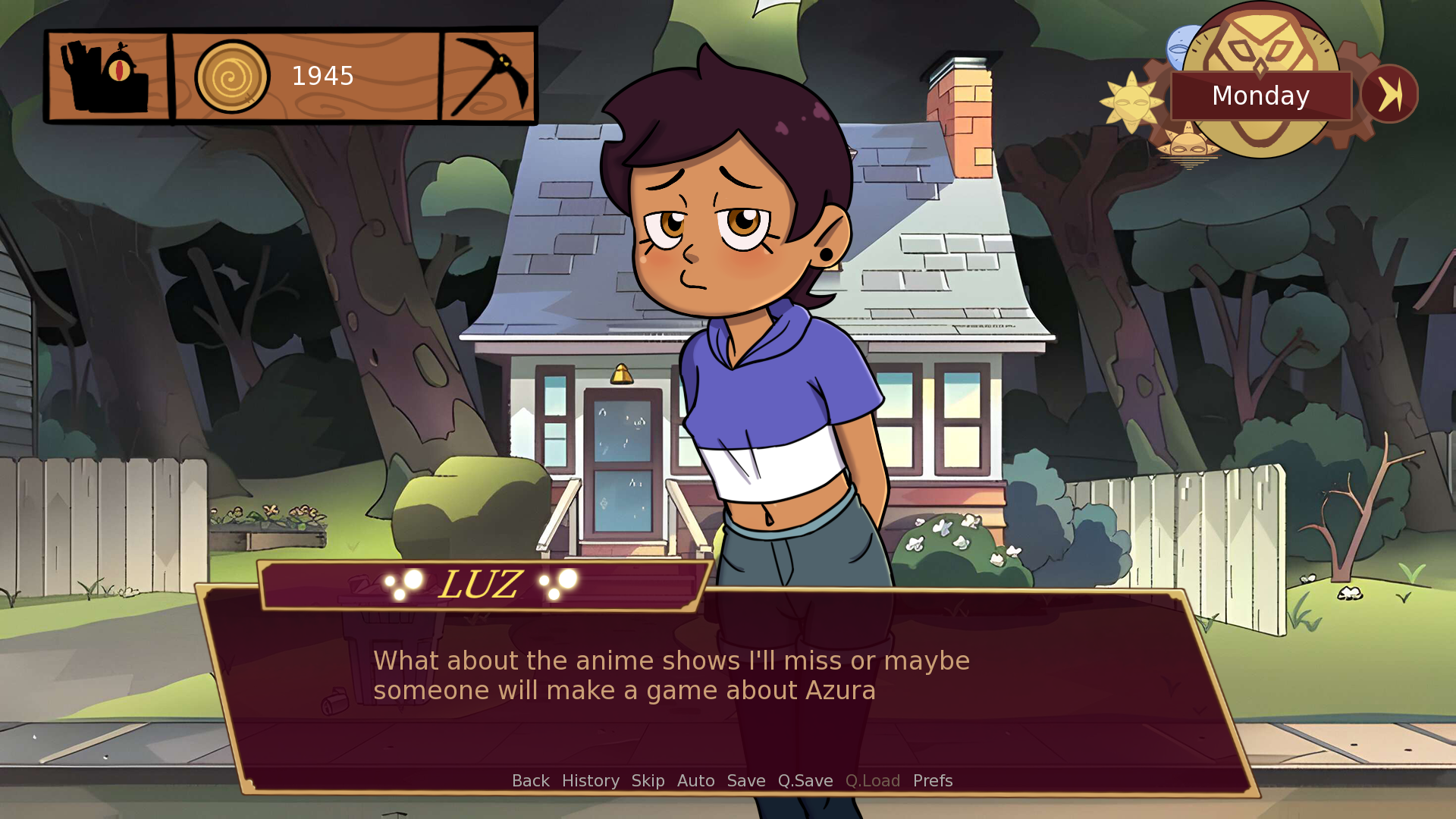This screenshot has height=819, width=1456.
Task: Go Back one dialogue line
Action: (x=530, y=780)
